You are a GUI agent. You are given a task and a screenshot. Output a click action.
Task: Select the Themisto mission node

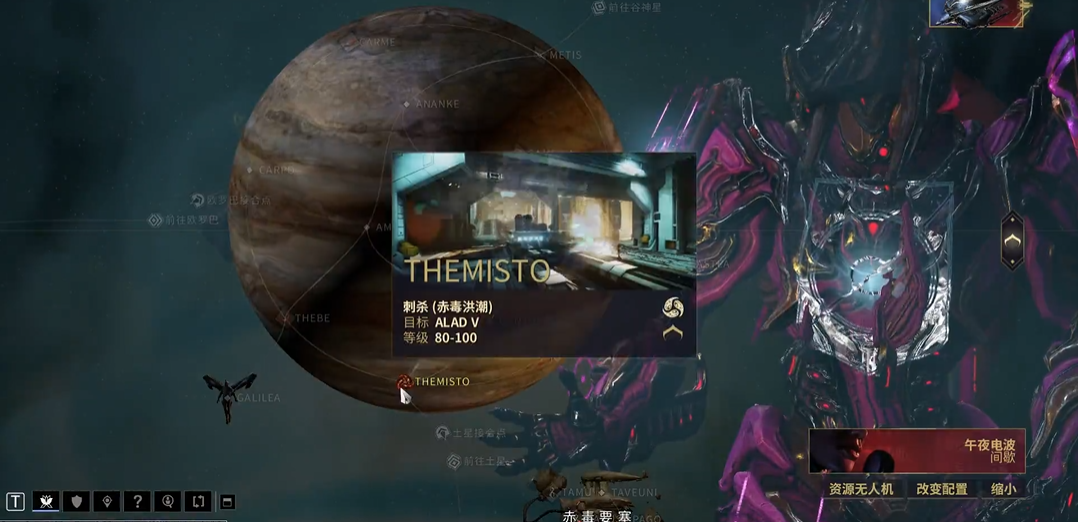click(405, 381)
